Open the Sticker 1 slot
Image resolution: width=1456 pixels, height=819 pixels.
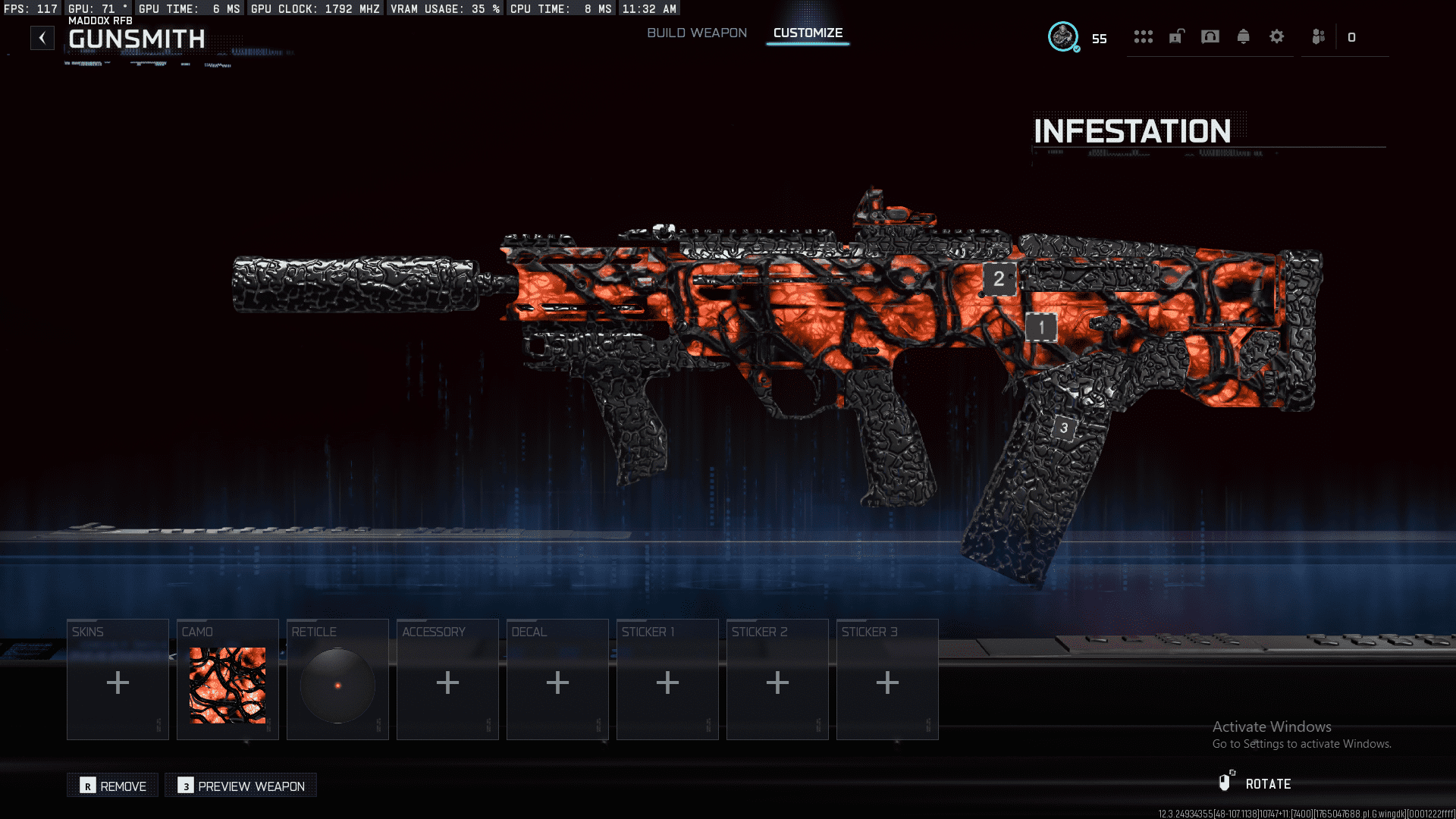point(667,679)
